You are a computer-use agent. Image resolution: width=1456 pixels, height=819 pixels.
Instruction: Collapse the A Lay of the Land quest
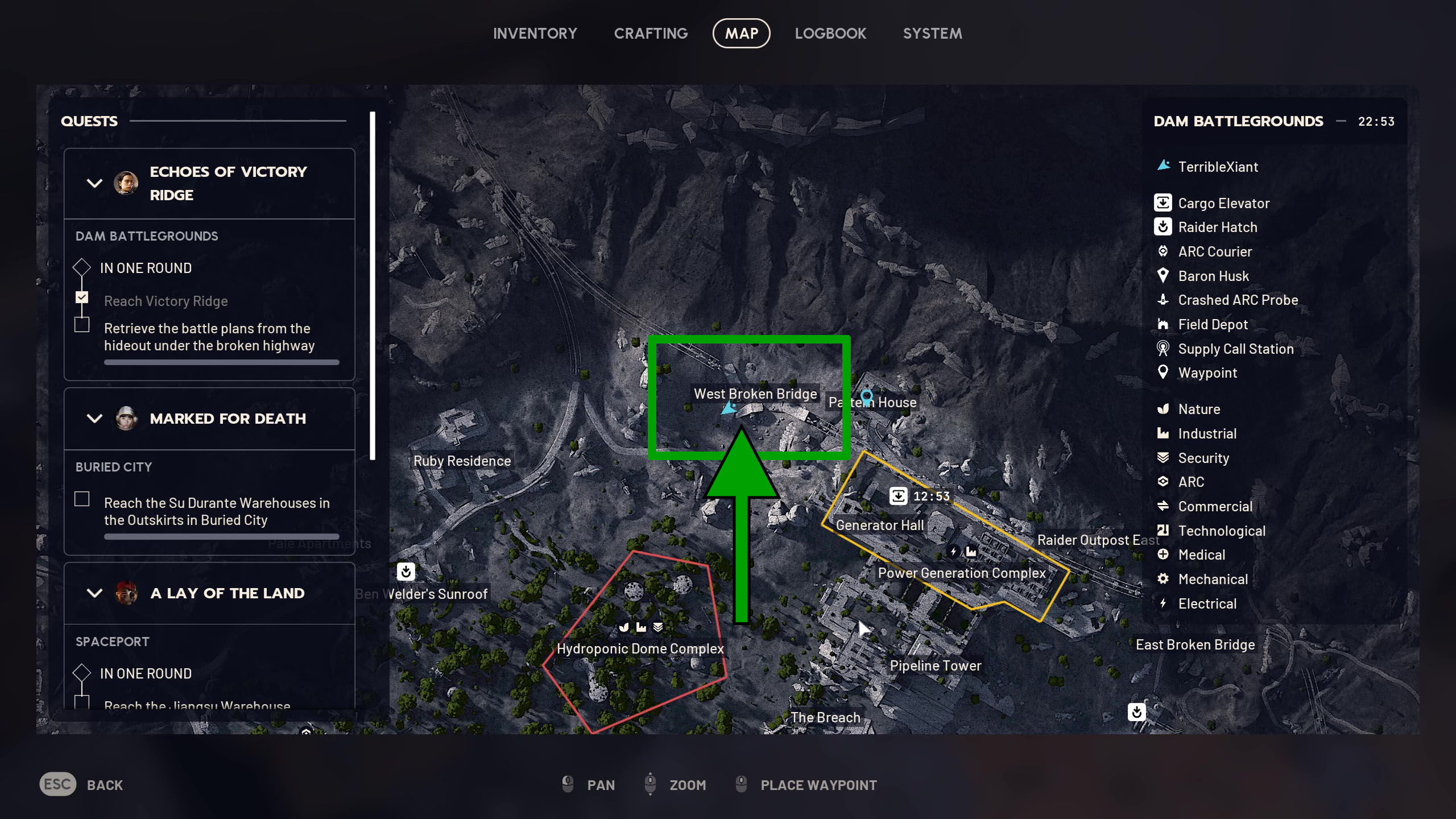(x=94, y=593)
